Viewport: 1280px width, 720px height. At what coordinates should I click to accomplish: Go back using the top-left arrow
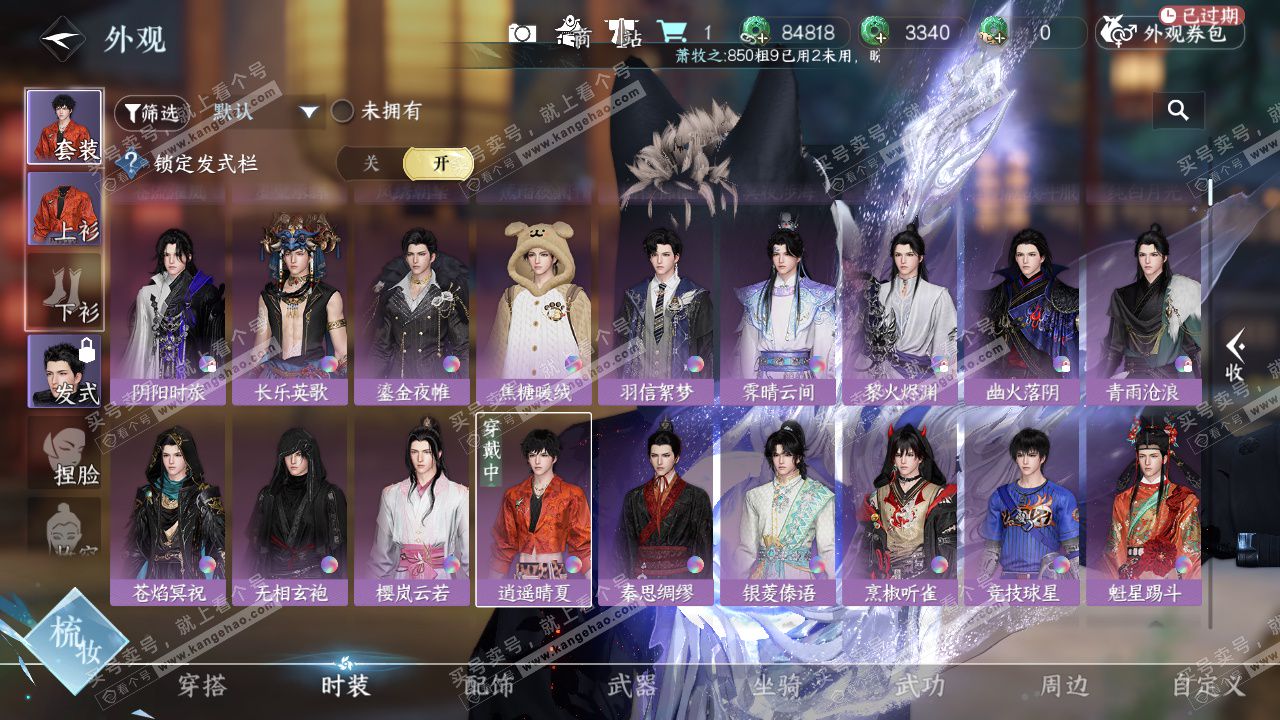pos(62,39)
